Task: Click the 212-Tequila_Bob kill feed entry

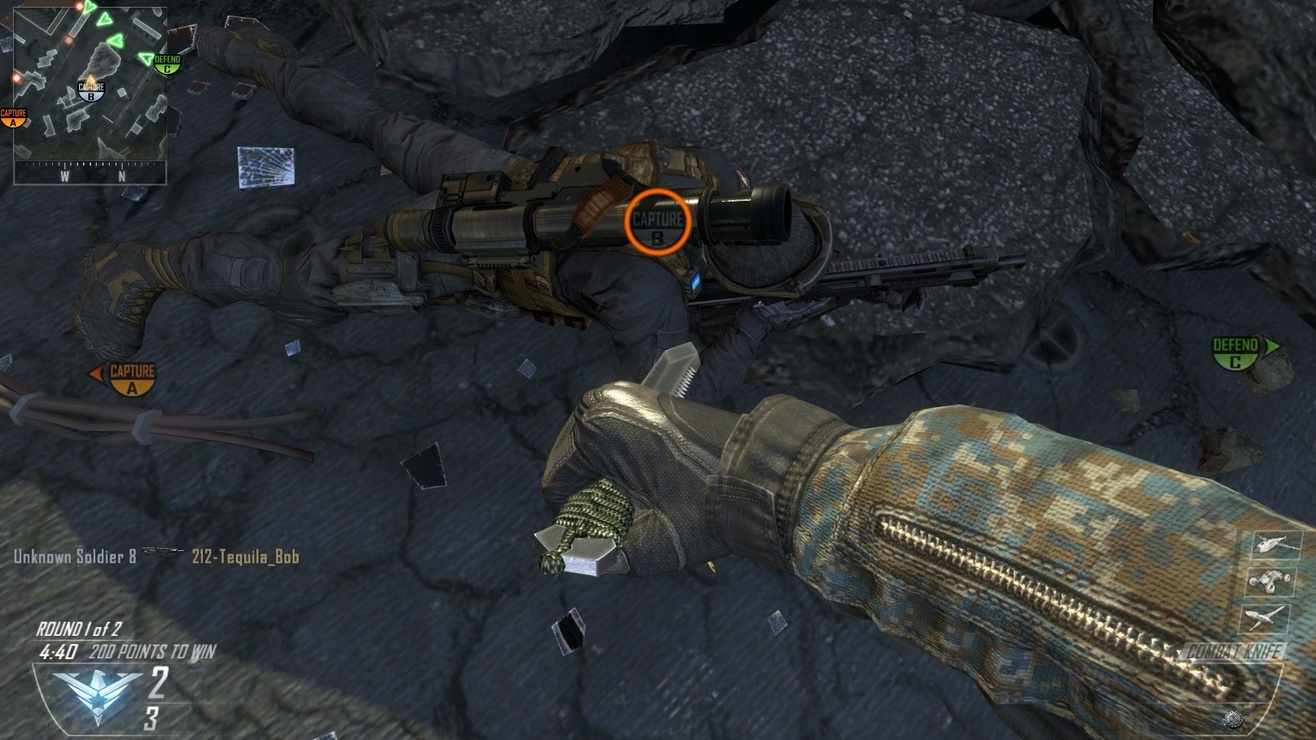Action: pos(245,557)
